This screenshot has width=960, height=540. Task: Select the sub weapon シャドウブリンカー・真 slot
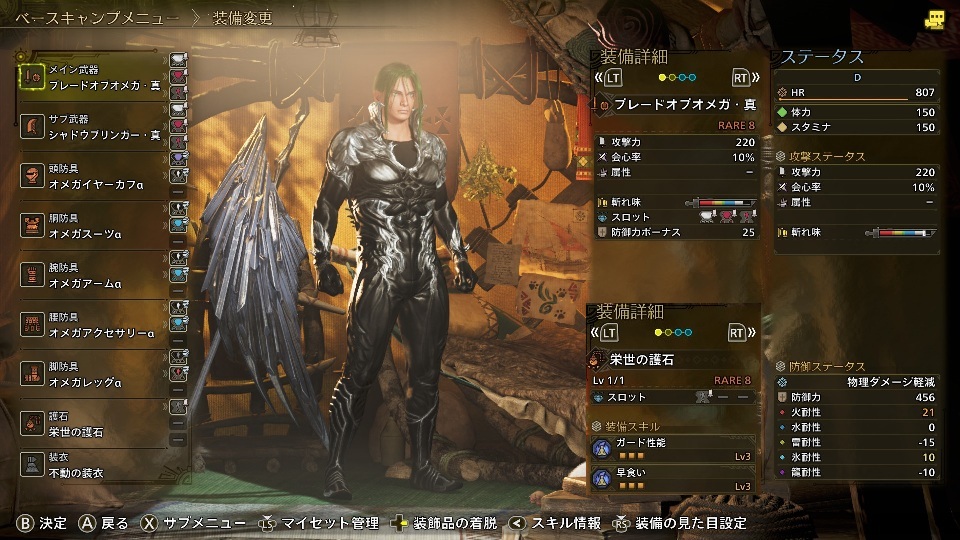93,126
